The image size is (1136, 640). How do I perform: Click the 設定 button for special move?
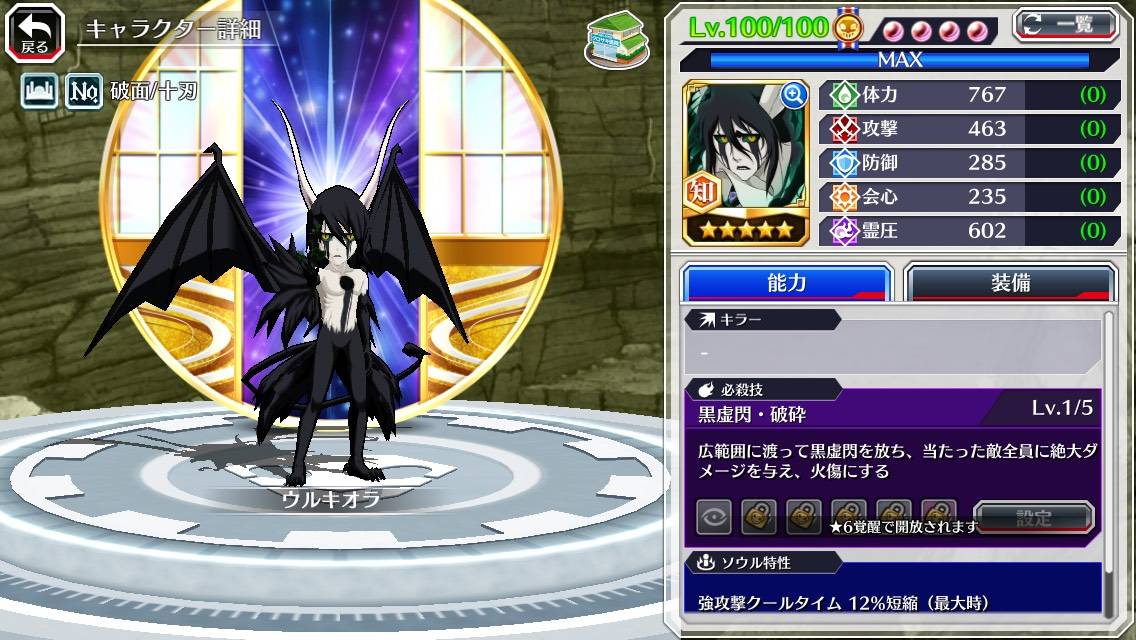[1034, 518]
